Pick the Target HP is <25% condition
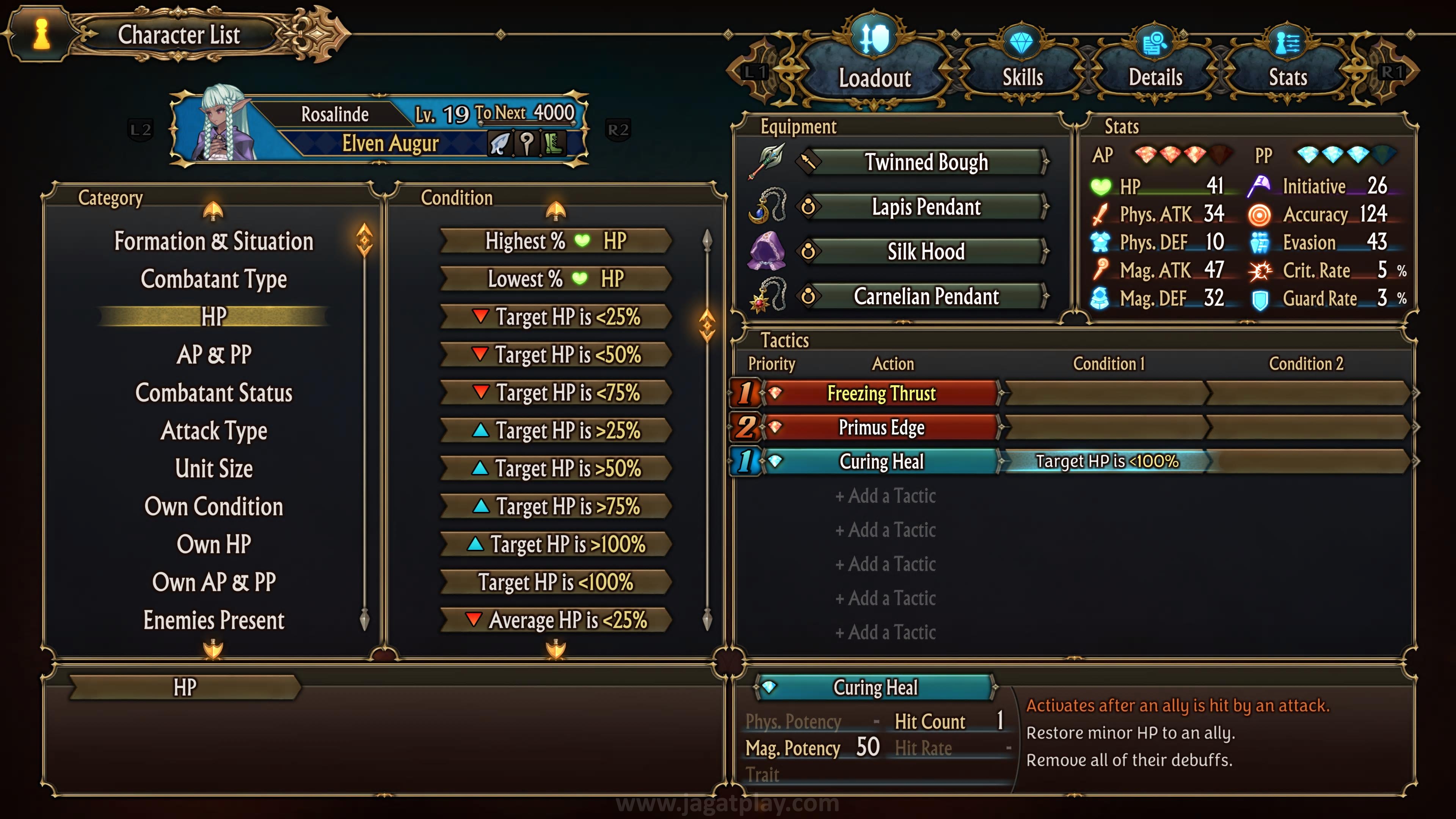The height and width of the screenshot is (819, 1456). (x=555, y=317)
